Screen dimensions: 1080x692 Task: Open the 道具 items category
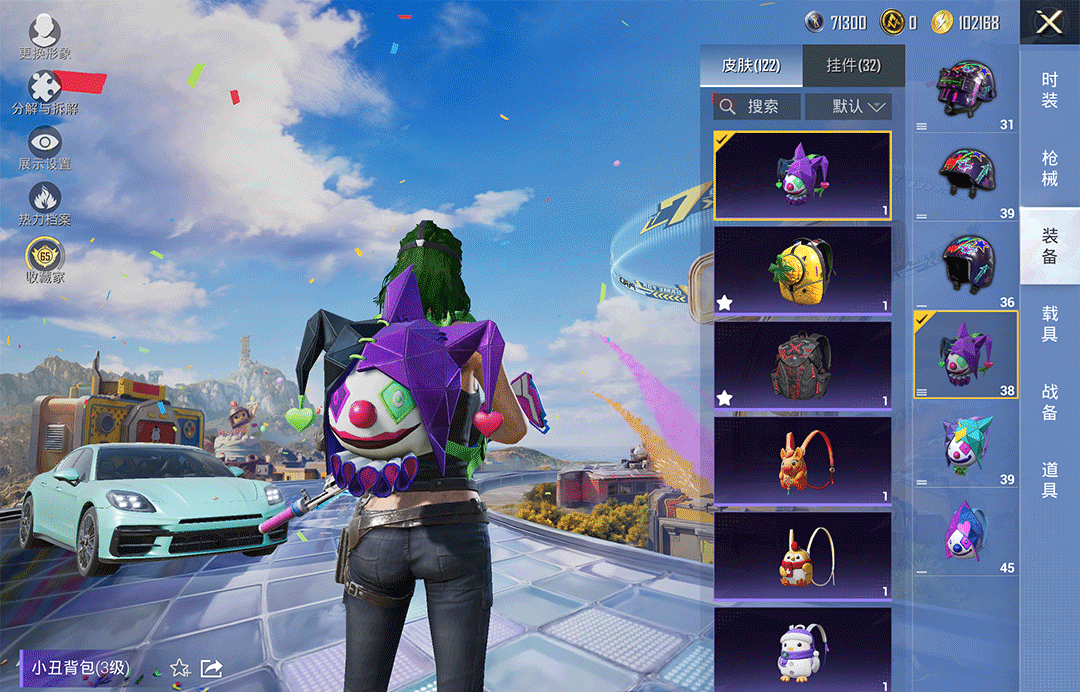tap(1049, 480)
